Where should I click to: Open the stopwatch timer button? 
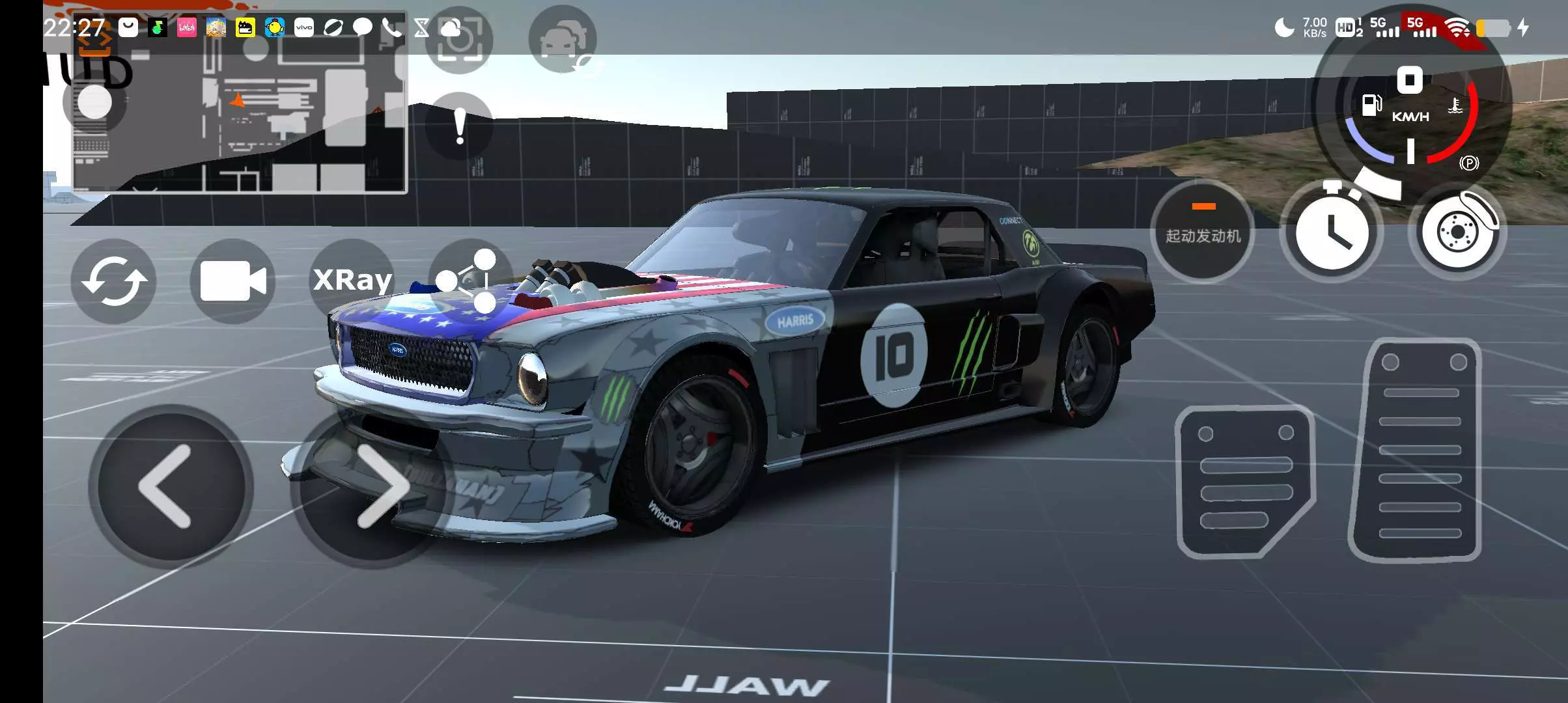pos(1331,232)
